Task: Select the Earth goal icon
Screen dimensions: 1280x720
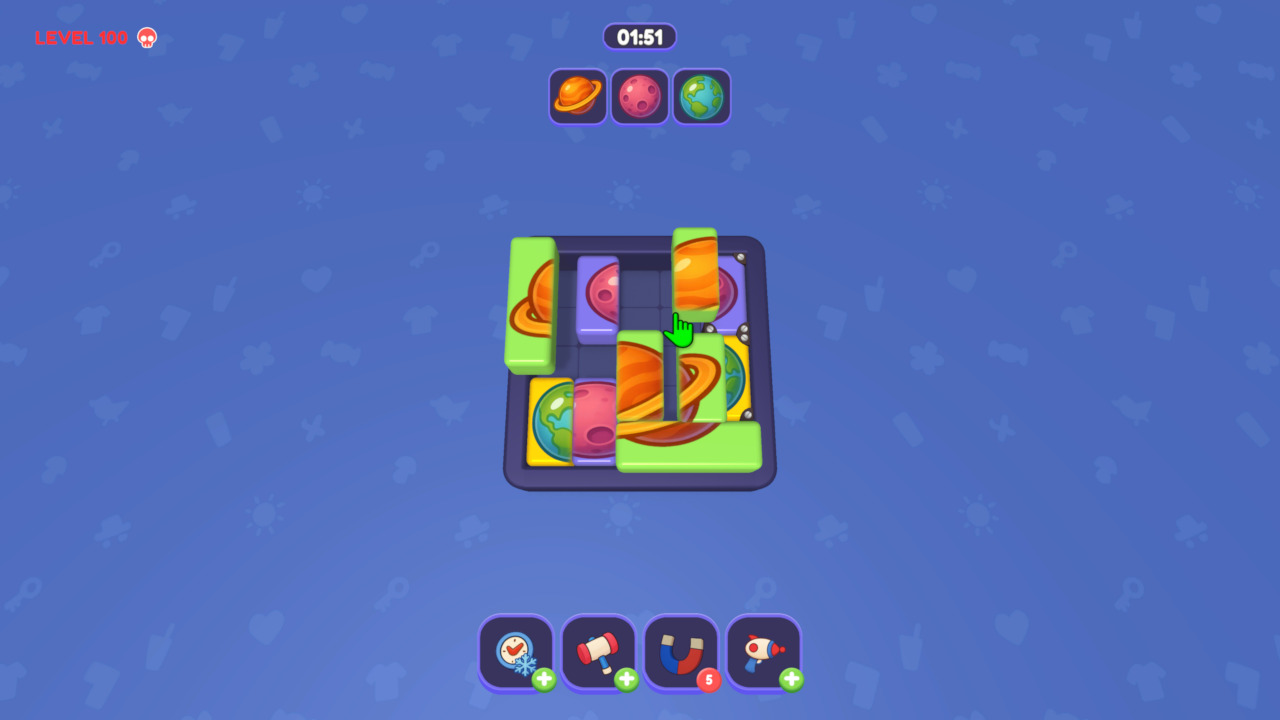Action: point(702,96)
